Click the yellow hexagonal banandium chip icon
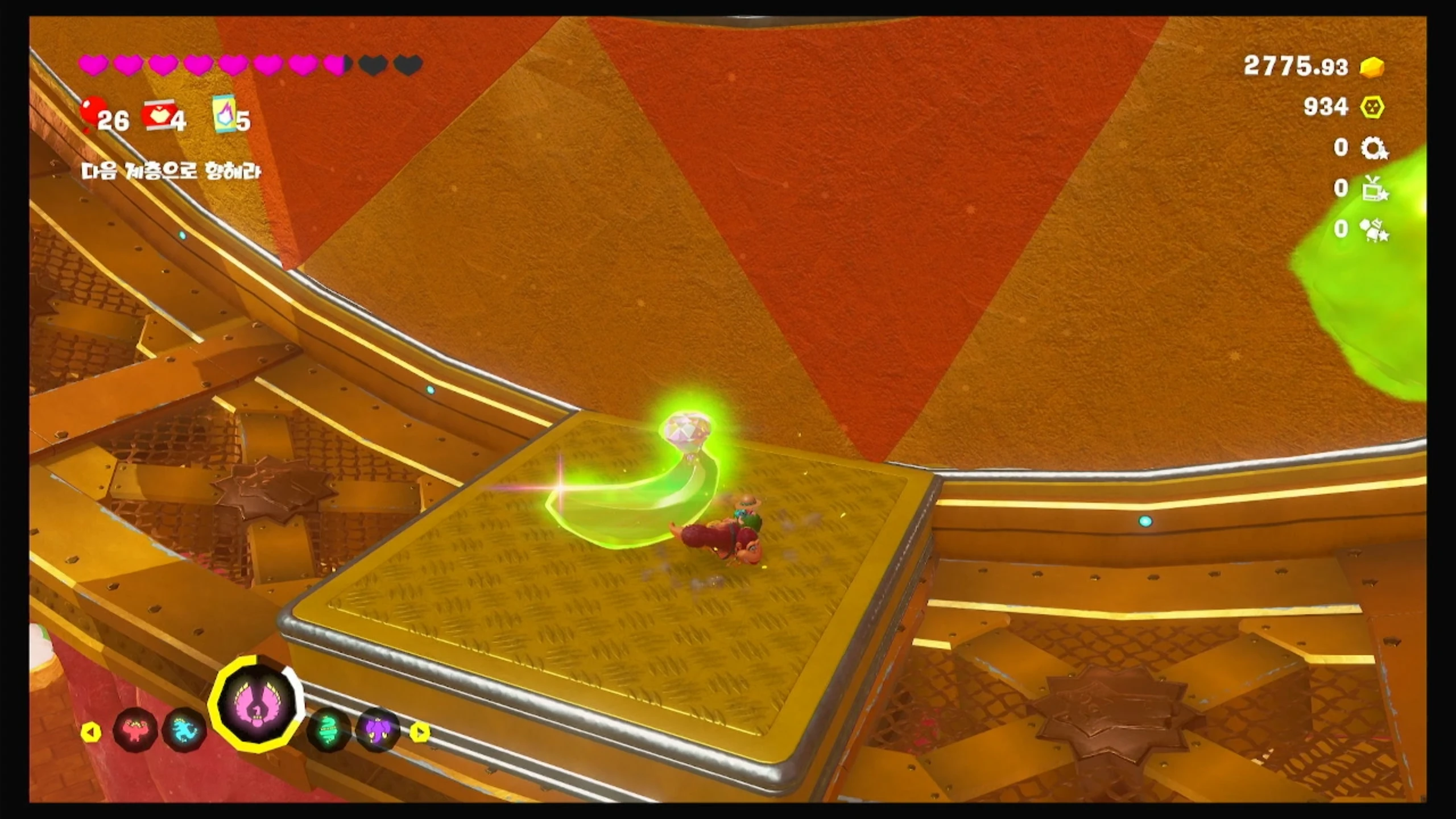The width and height of the screenshot is (1456, 819). 1372,107
